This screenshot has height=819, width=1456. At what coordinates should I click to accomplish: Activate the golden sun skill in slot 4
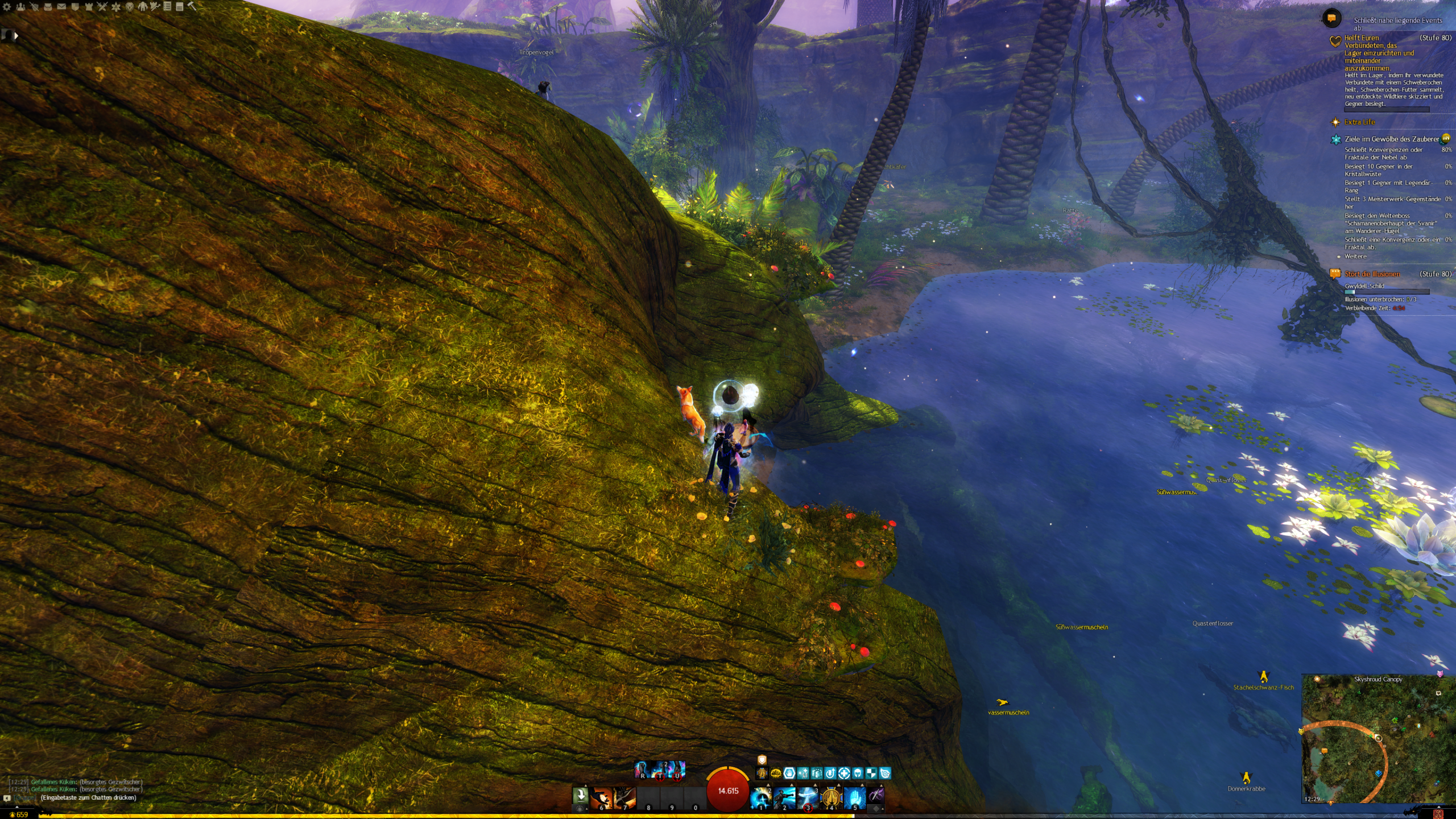[831, 798]
